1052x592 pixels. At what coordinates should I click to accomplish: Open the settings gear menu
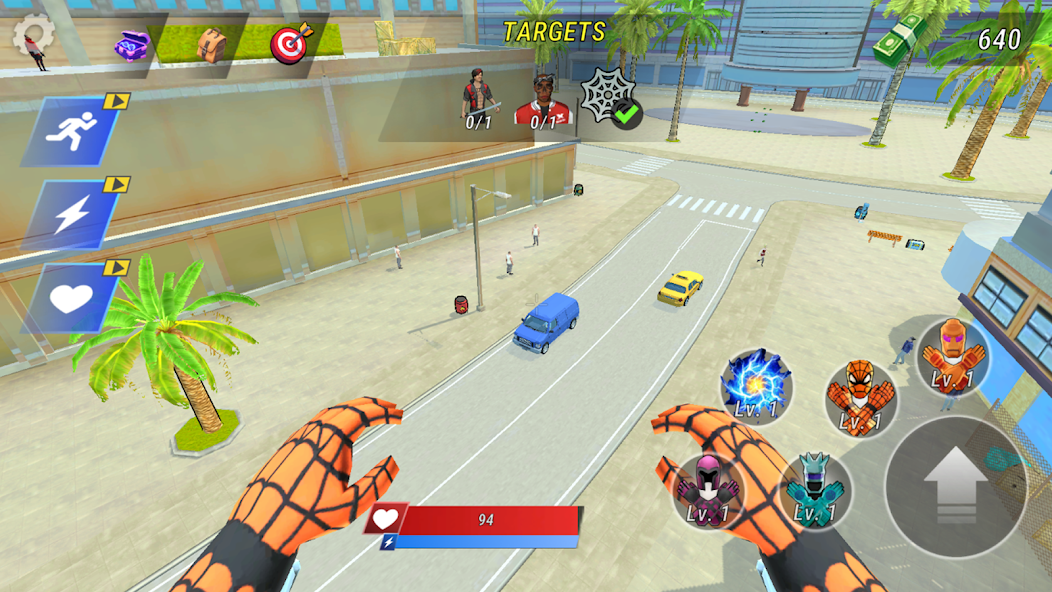33,35
